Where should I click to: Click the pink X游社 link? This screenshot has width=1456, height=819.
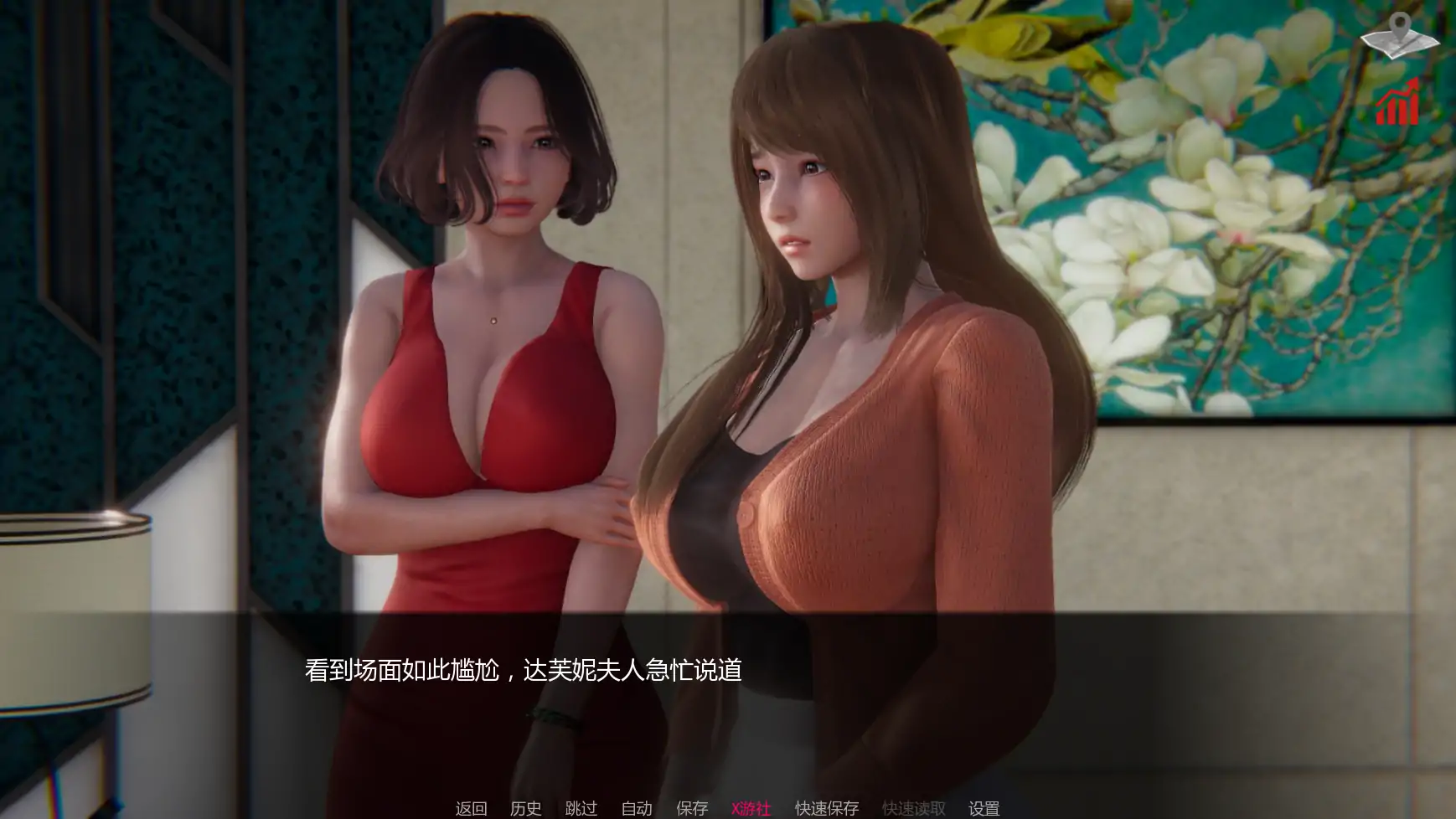[x=751, y=808]
